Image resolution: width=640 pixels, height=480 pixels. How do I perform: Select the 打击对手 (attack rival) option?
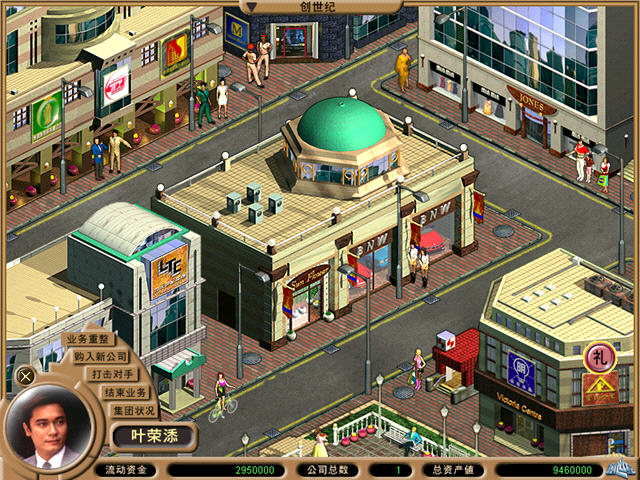[x=116, y=374]
